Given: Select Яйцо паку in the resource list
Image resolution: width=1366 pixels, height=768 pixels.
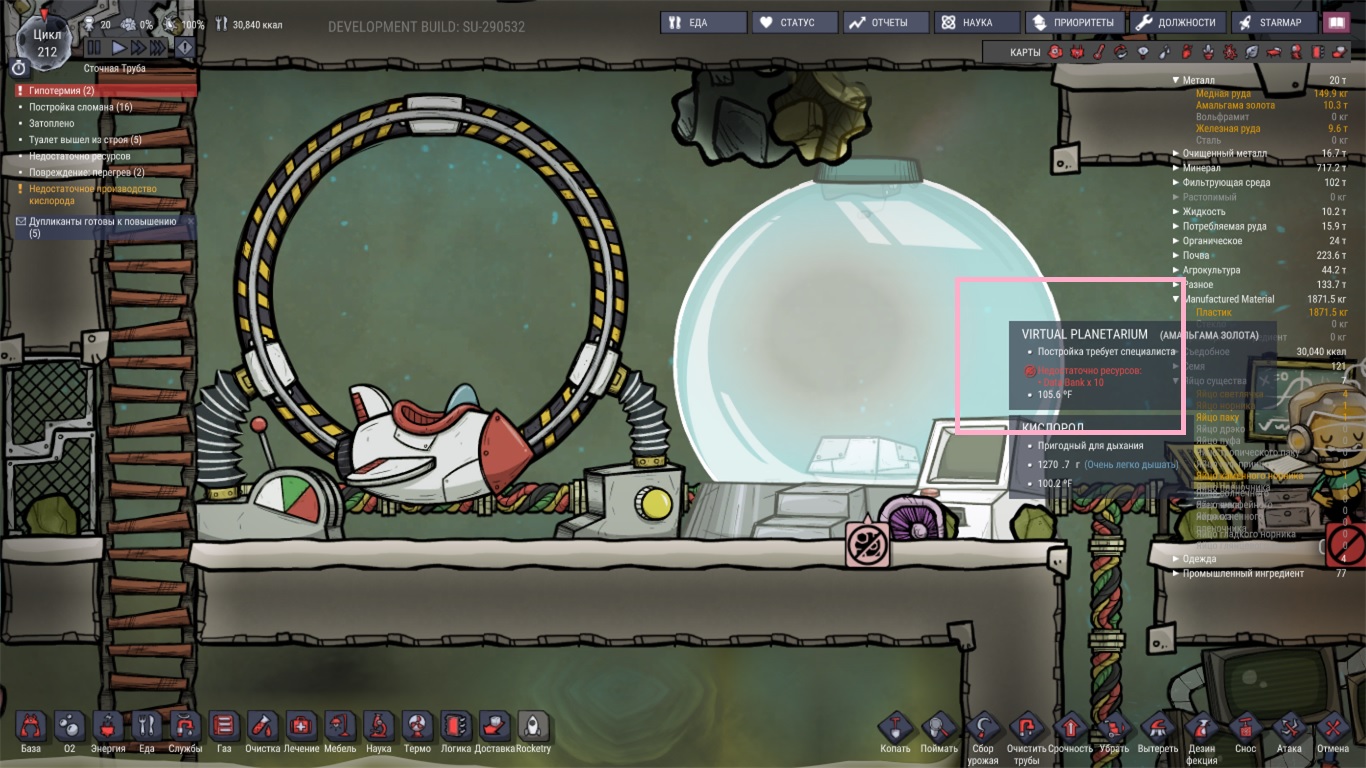Looking at the screenshot, I should click(1218, 418).
